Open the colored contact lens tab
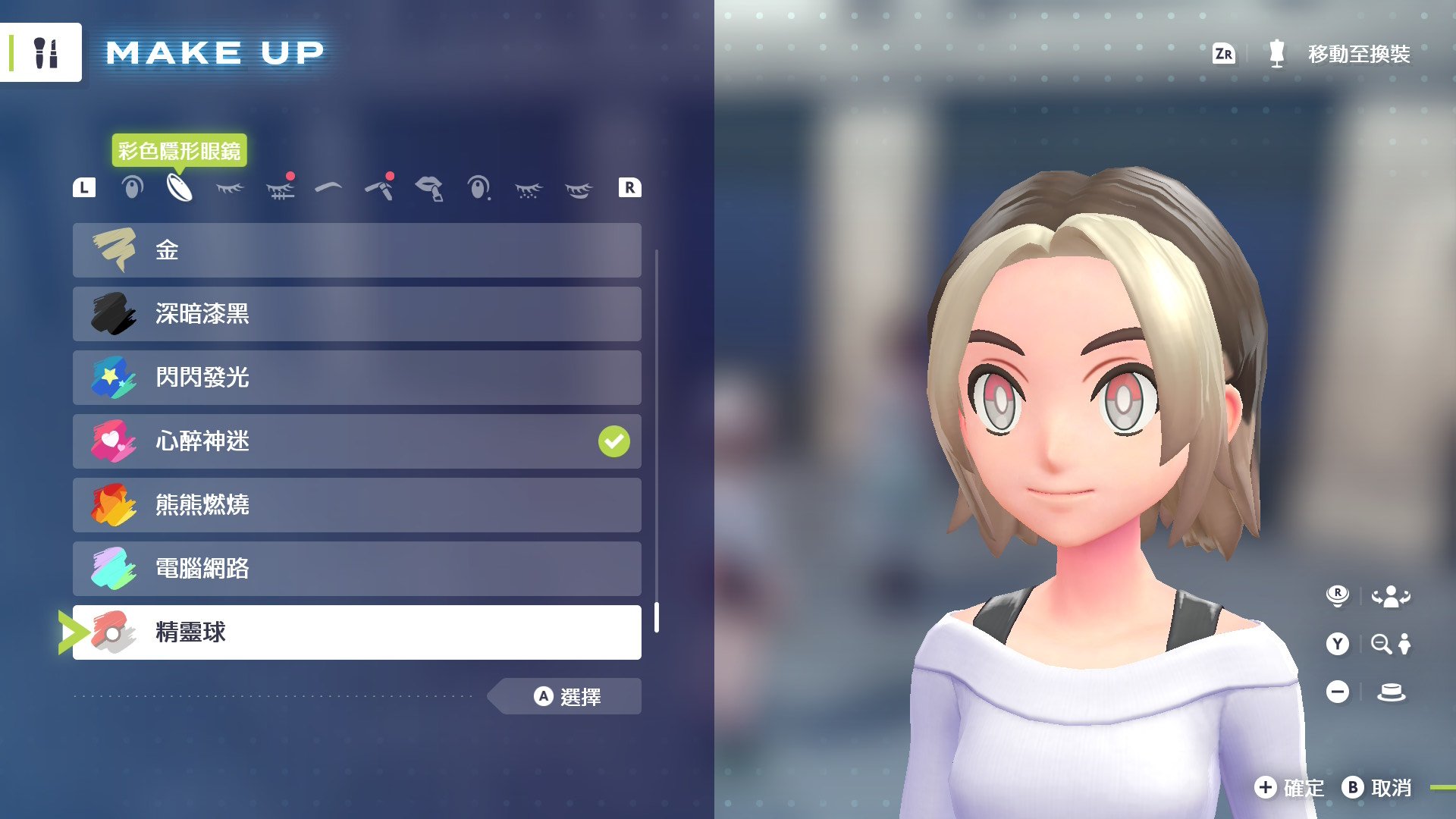 [x=180, y=187]
